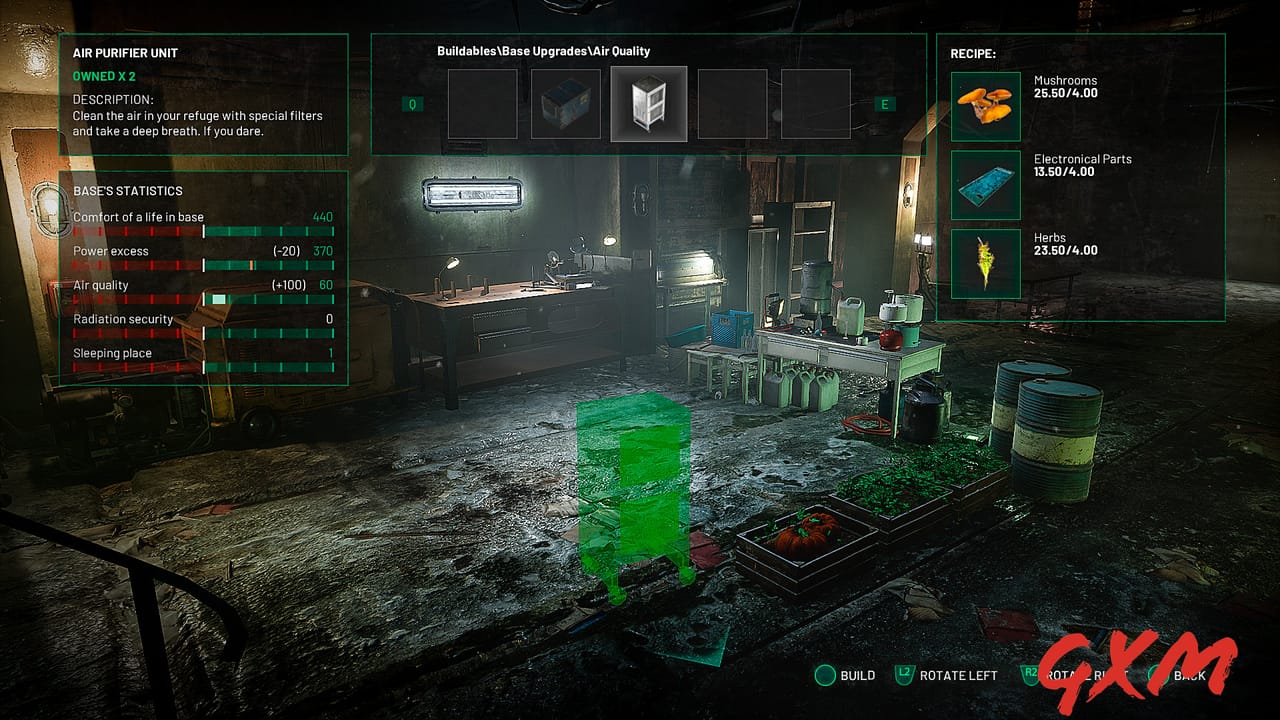The image size is (1280, 720).
Task: Click the L2 Rotate Left shield icon
Action: click(x=904, y=675)
